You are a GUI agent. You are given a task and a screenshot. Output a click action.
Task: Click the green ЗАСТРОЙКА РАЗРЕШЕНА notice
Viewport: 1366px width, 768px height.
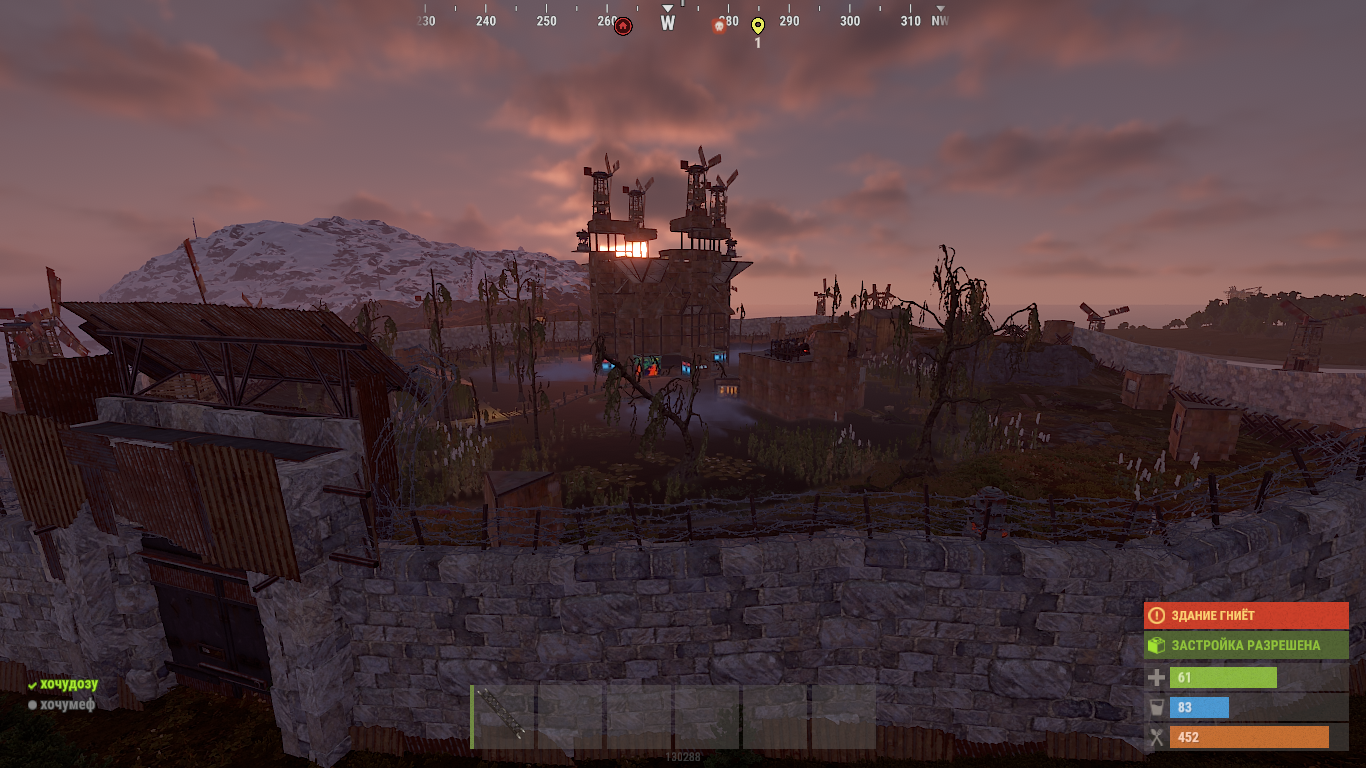[1246, 645]
